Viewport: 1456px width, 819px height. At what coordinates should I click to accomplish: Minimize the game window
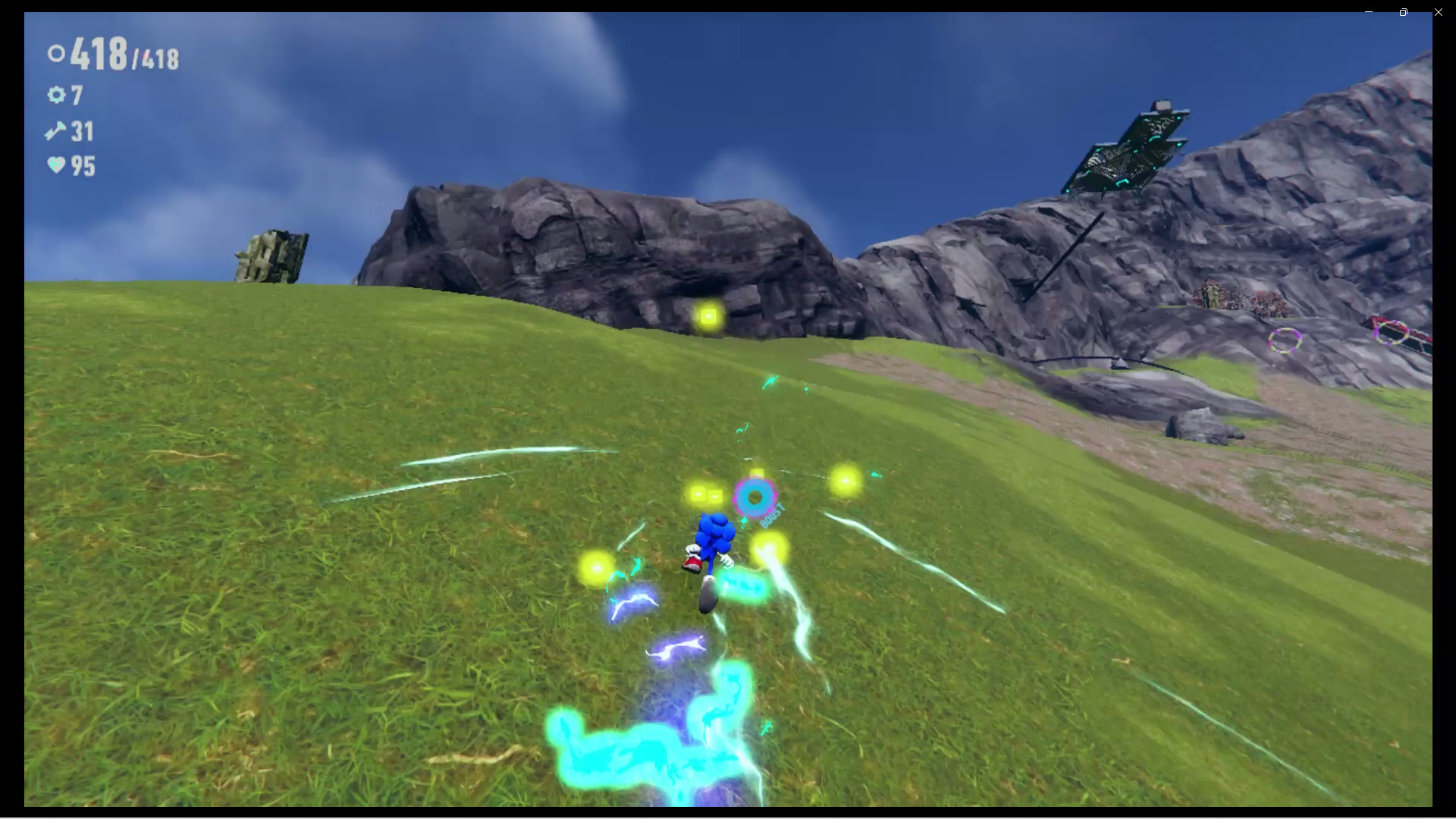click(x=1367, y=12)
